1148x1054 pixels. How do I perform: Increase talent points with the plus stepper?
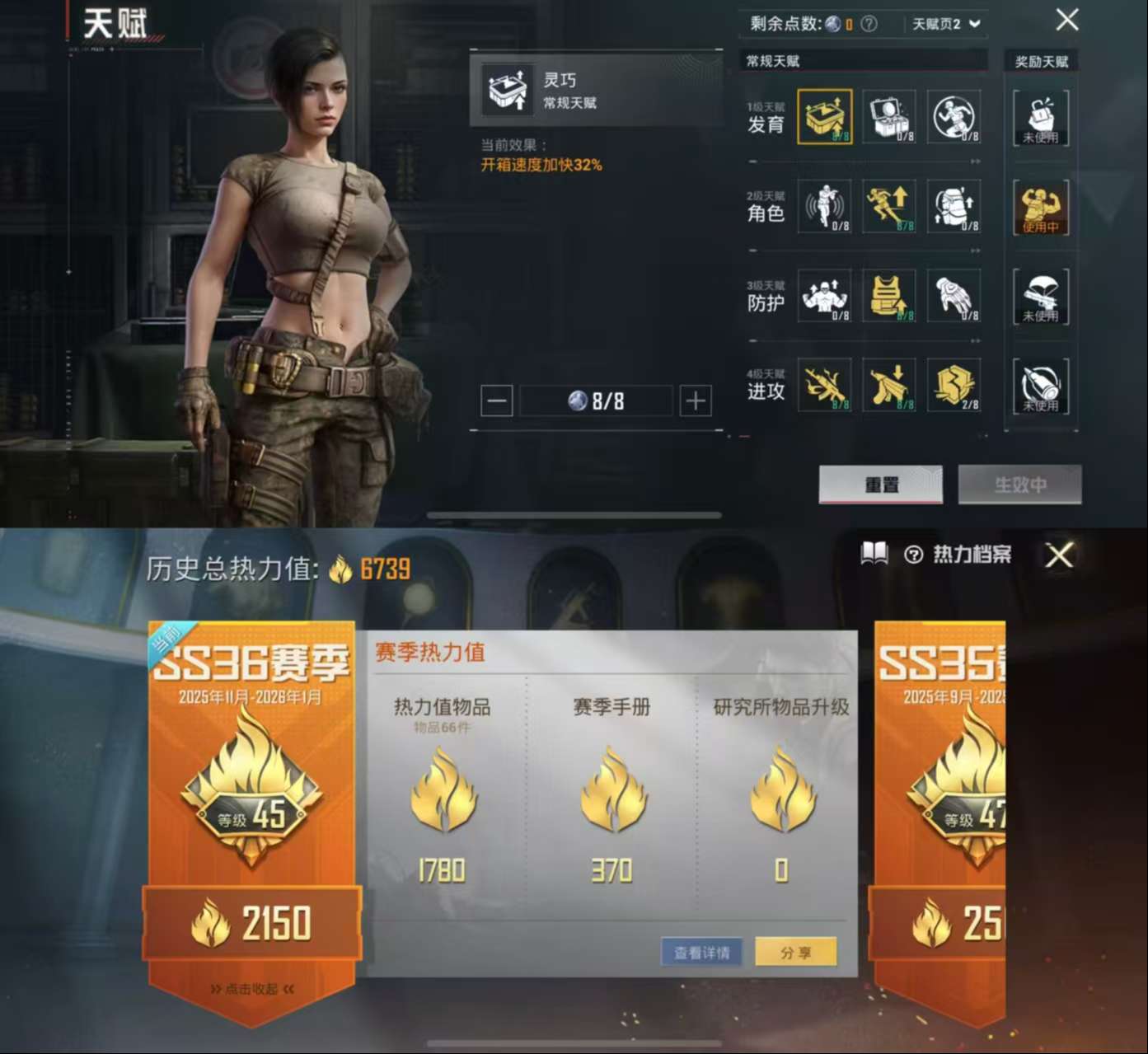click(695, 401)
